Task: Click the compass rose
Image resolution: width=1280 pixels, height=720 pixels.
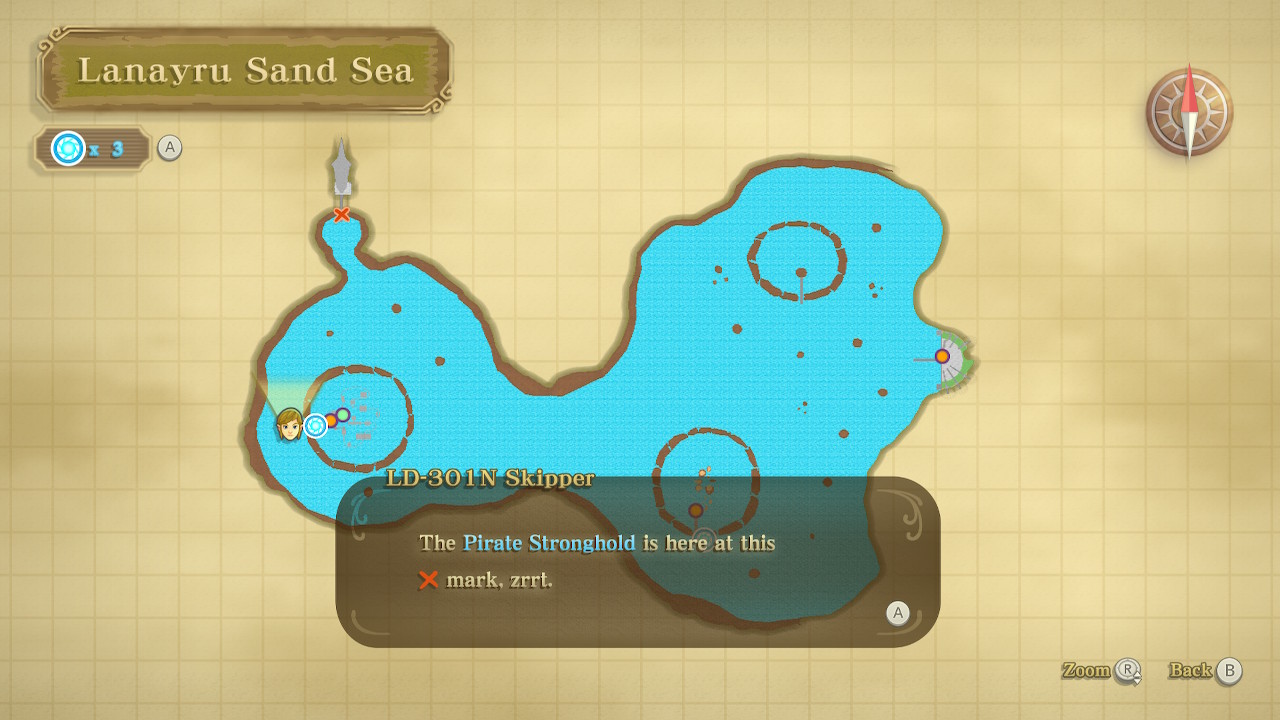Action: [x=1189, y=112]
